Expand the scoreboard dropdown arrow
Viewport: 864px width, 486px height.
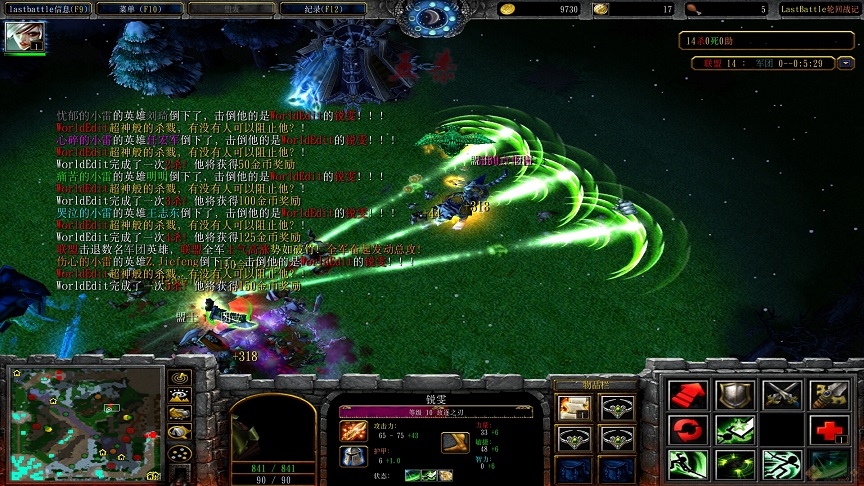click(x=845, y=62)
